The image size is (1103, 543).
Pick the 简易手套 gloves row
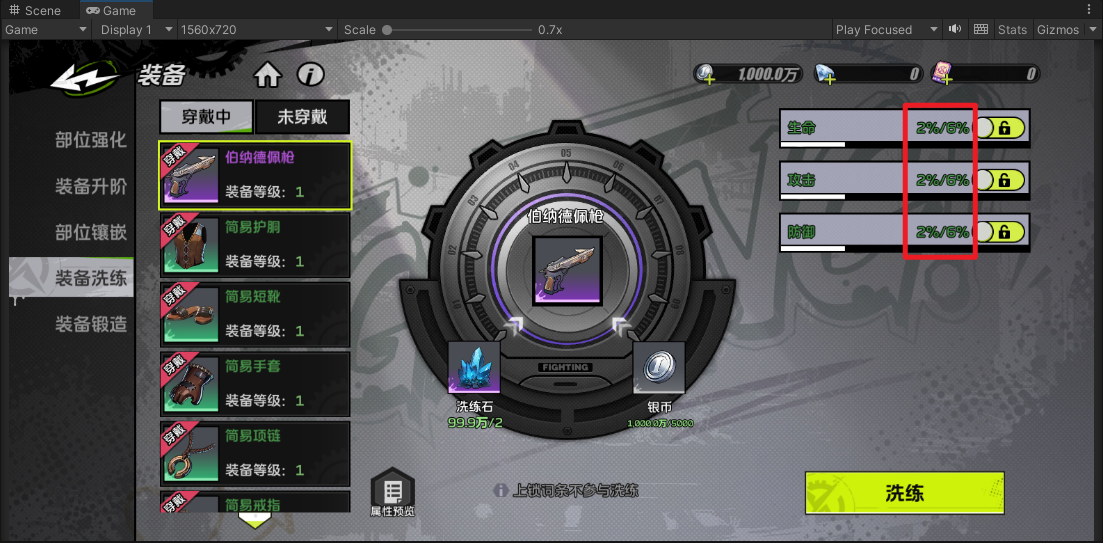pos(255,384)
